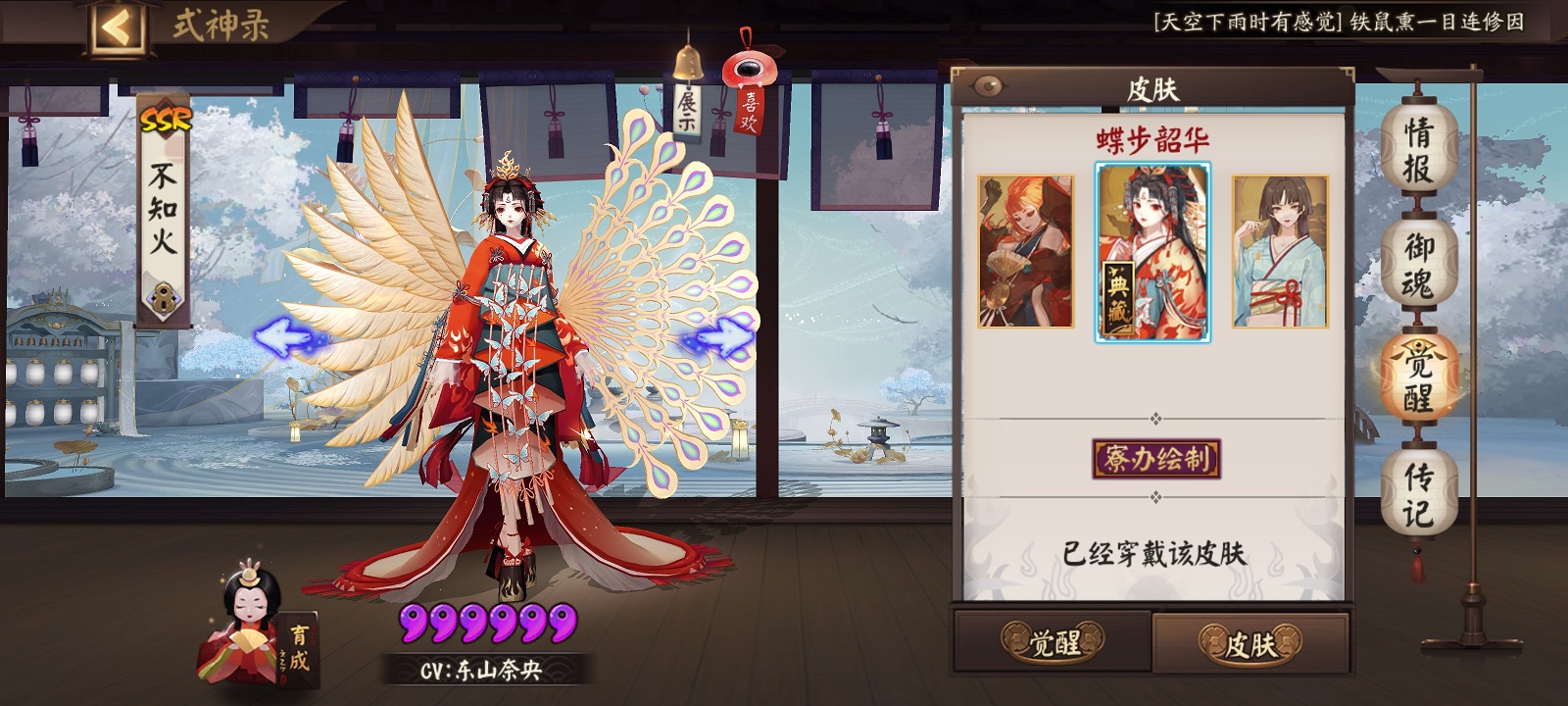Select the 典藏 collection skin thumbnail
Image resolution: width=1568 pixels, height=706 pixels.
pyautogui.click(x=1152, y=252)
